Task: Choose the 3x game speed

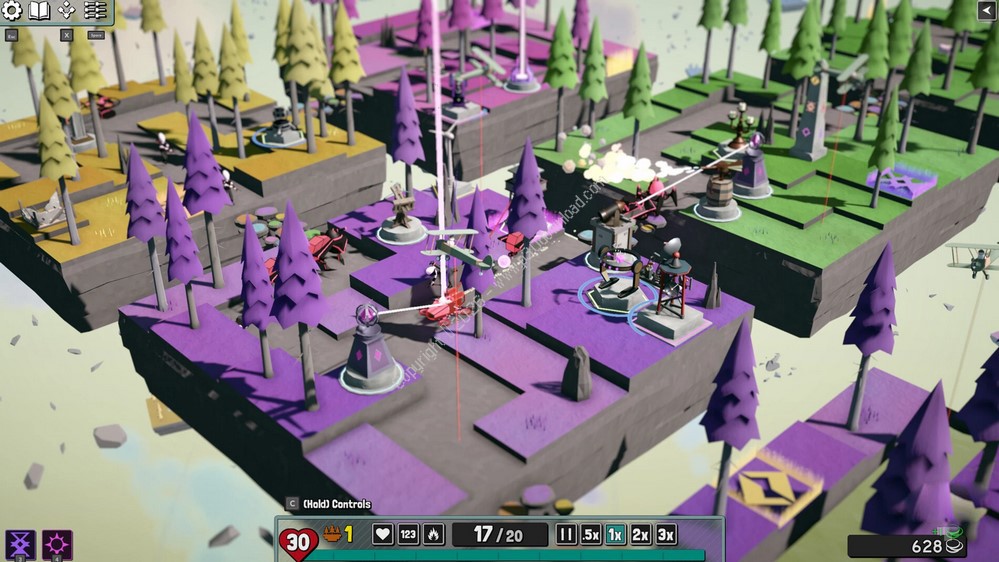Action: coord(666,534)
